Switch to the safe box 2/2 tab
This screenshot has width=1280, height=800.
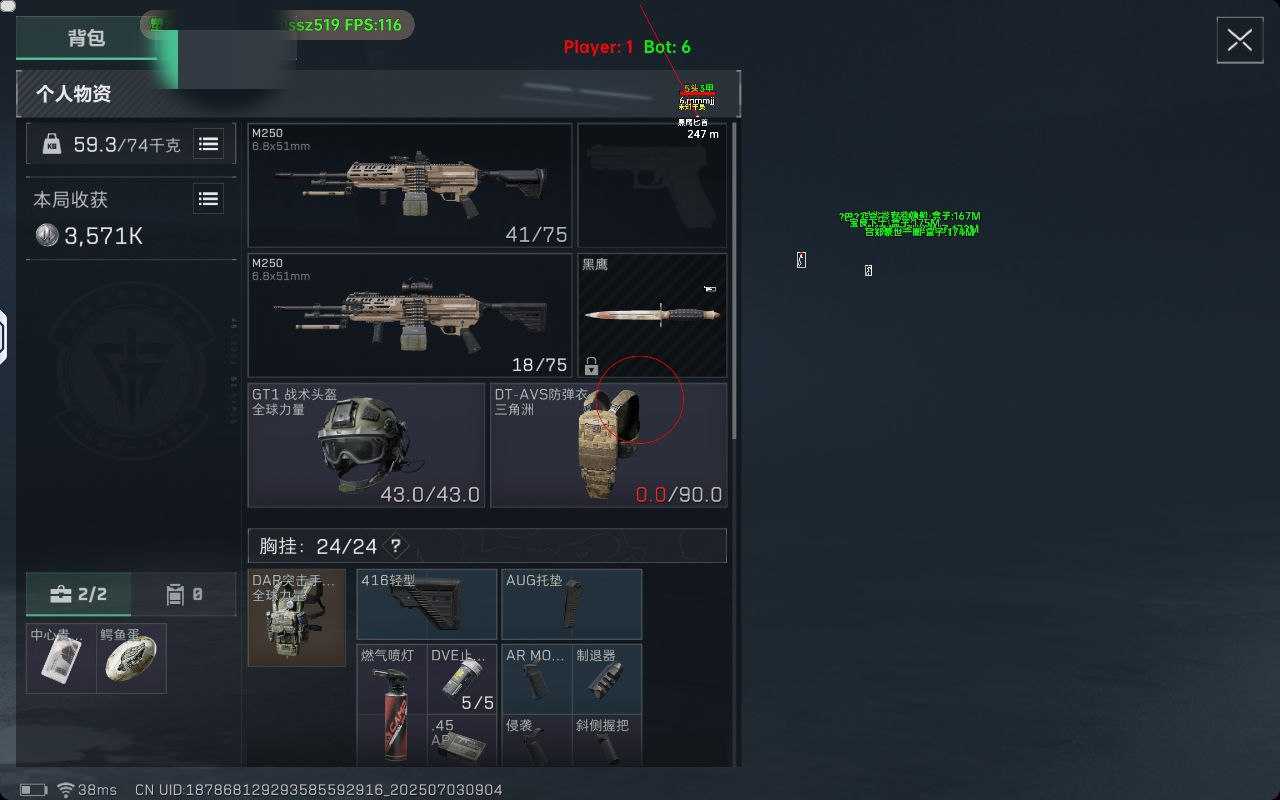click(x=78, y=595)
